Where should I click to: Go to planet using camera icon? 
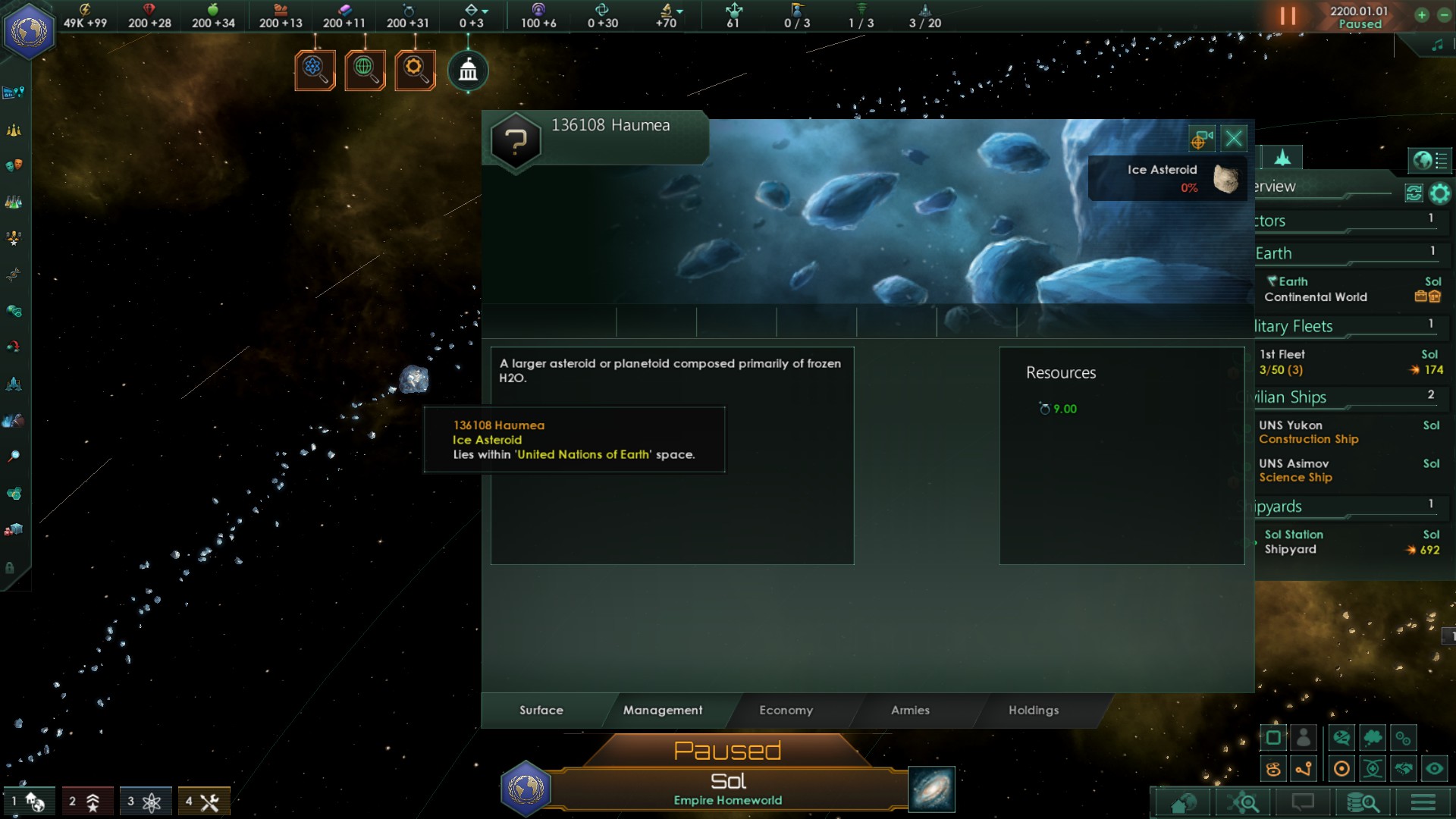pos(1201,139)
